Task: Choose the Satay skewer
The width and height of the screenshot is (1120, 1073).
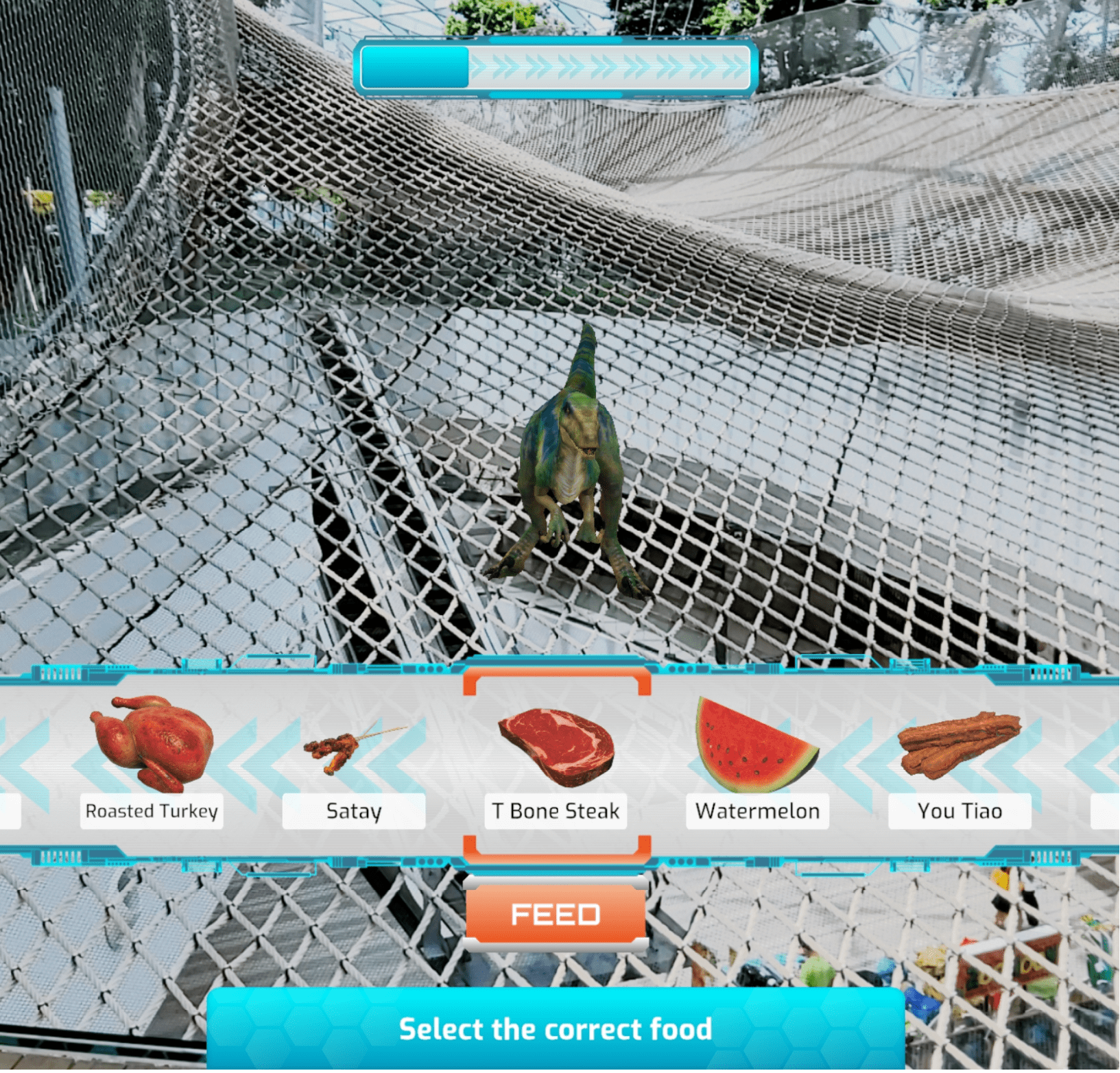Action: (353, 749)
